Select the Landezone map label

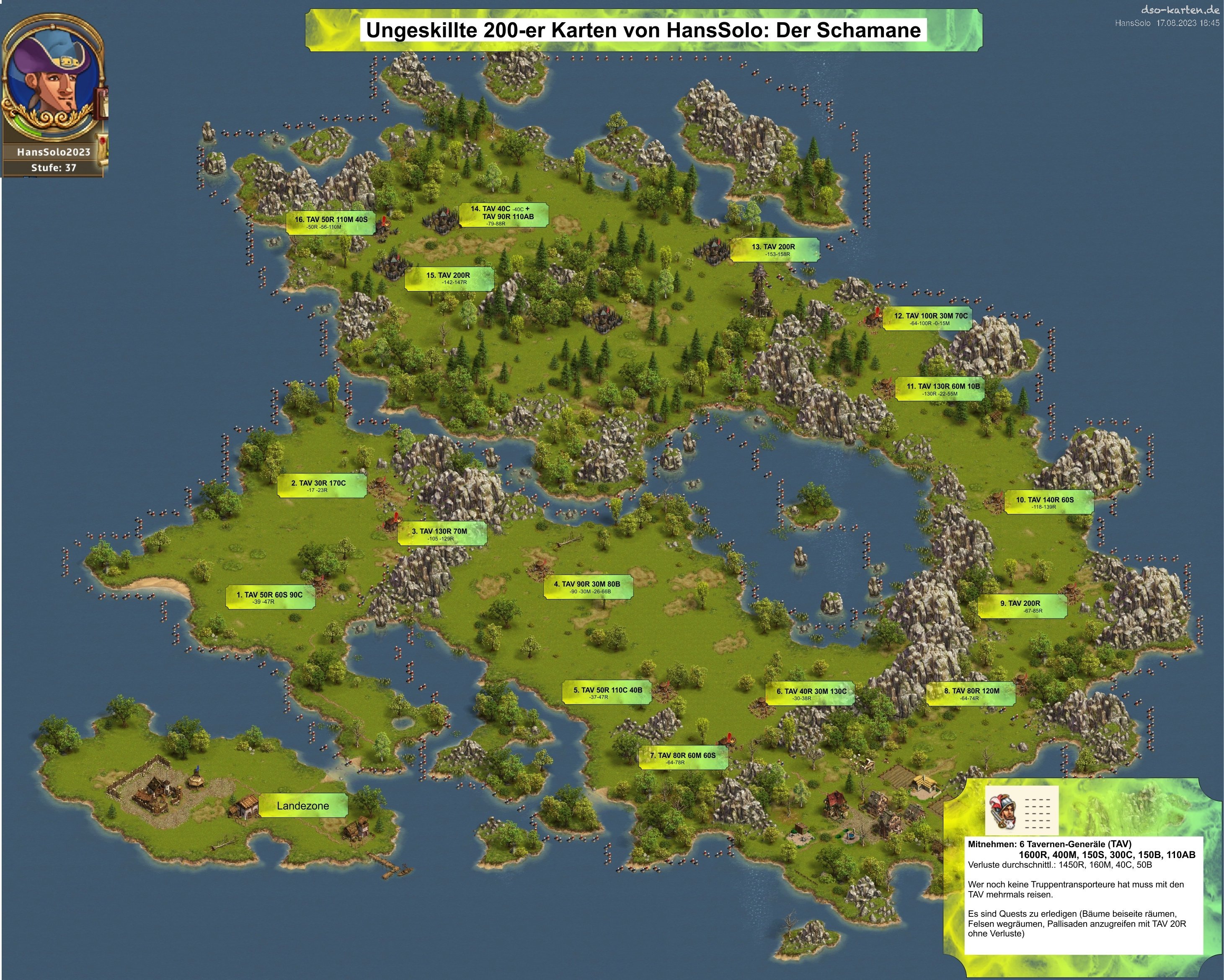[302, 806]
